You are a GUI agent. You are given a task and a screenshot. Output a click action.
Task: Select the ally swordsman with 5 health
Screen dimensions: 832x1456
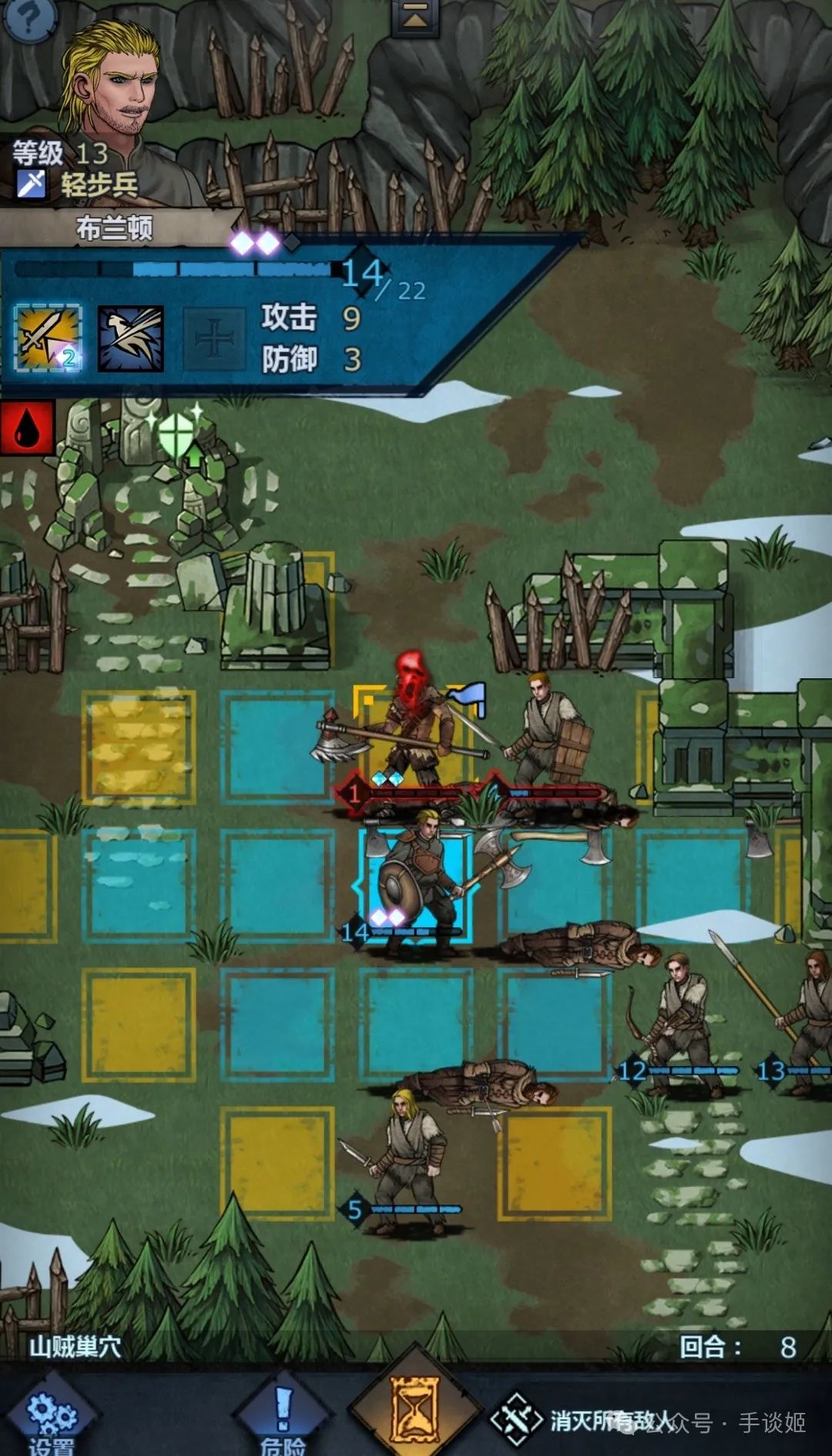(x=408, y=1156)
